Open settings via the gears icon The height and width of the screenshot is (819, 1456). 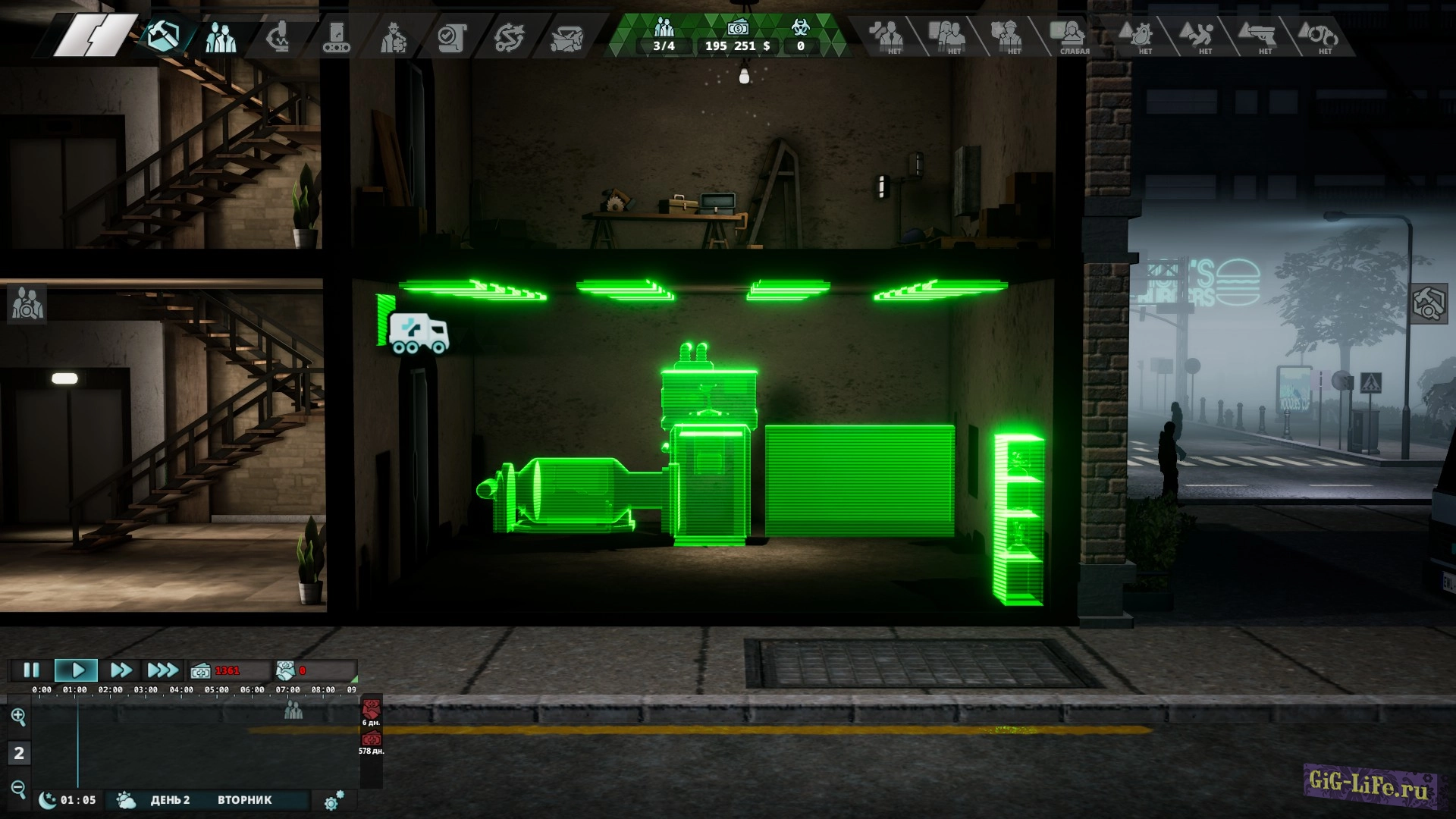pos(334,801)
